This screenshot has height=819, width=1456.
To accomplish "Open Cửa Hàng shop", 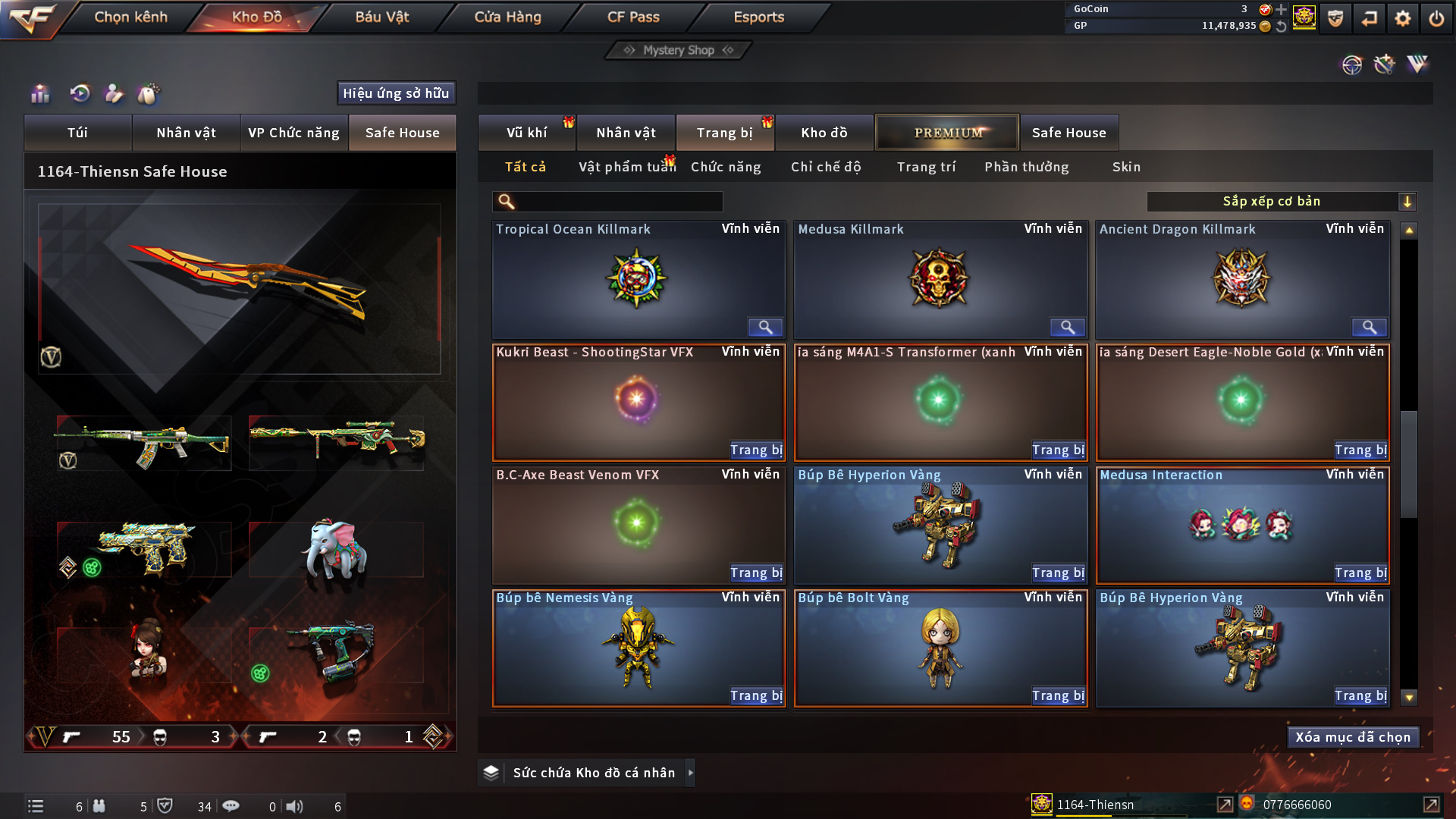I will click(507, 17).
